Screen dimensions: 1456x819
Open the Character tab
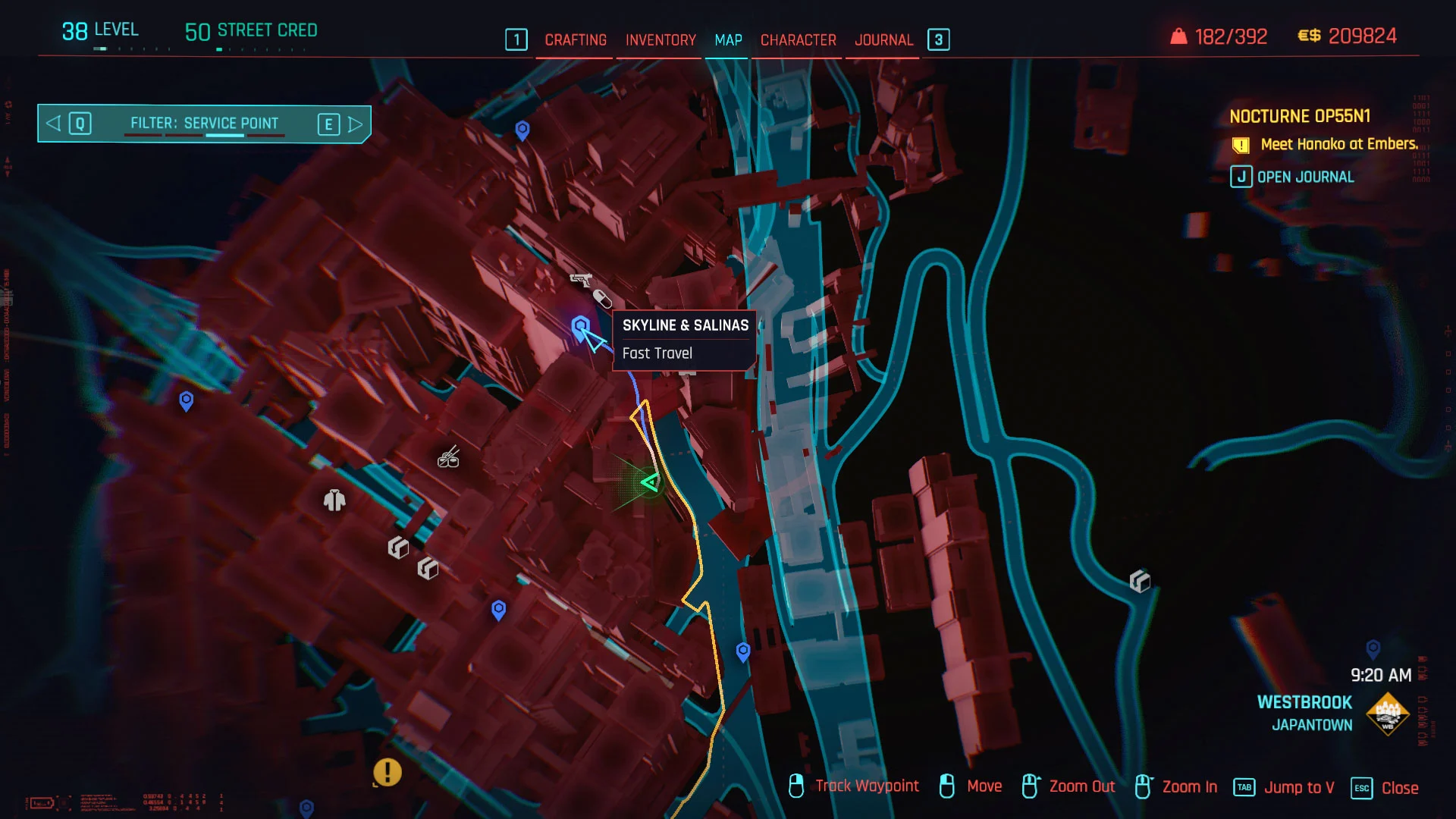click(x=798, y=40)
